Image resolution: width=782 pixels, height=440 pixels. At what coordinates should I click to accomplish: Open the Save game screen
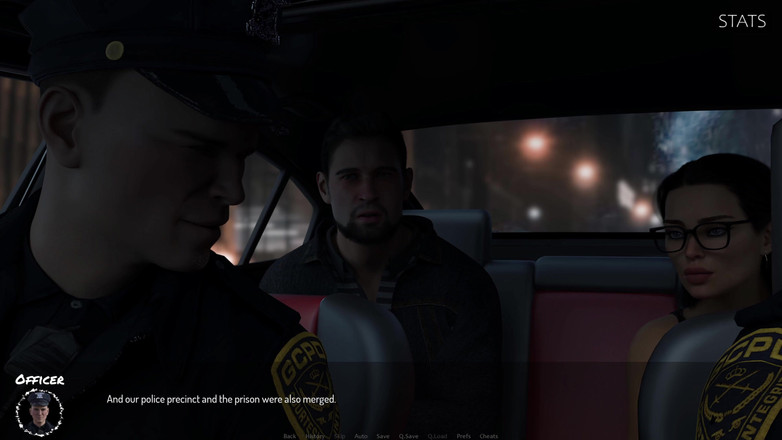coord(383,436)
